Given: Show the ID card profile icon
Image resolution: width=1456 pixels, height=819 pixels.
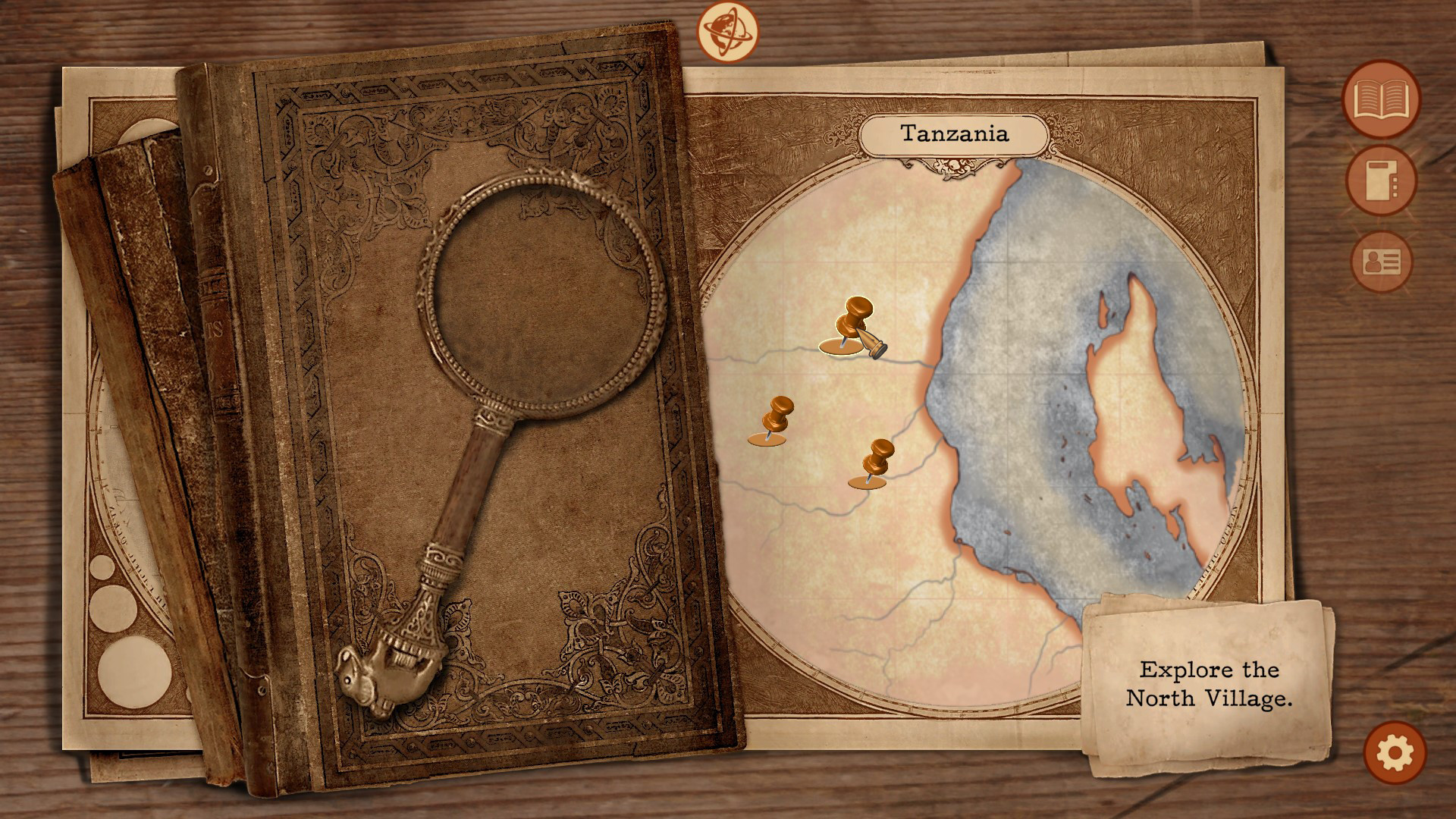Looking at the screenshot, I should [x=1382, y=262].
